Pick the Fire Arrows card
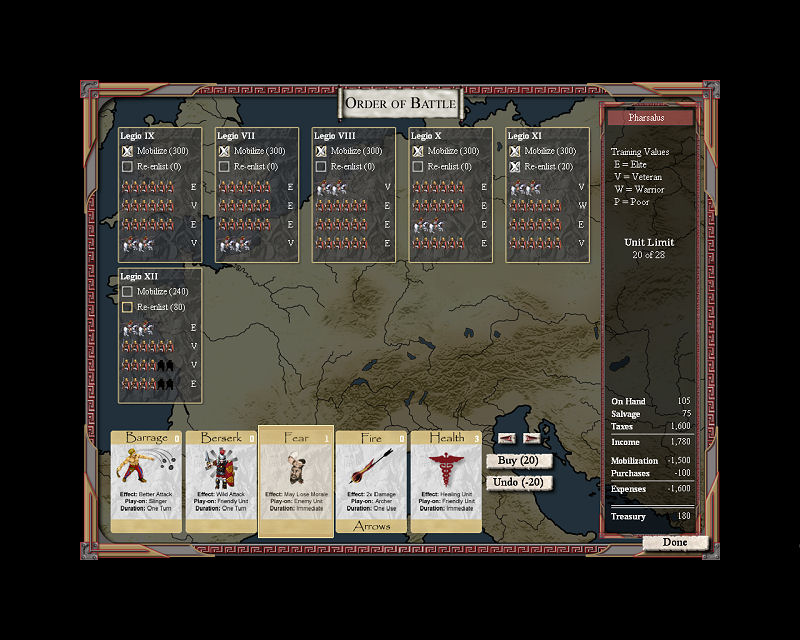The image size is (800, 640). (370, 481)
